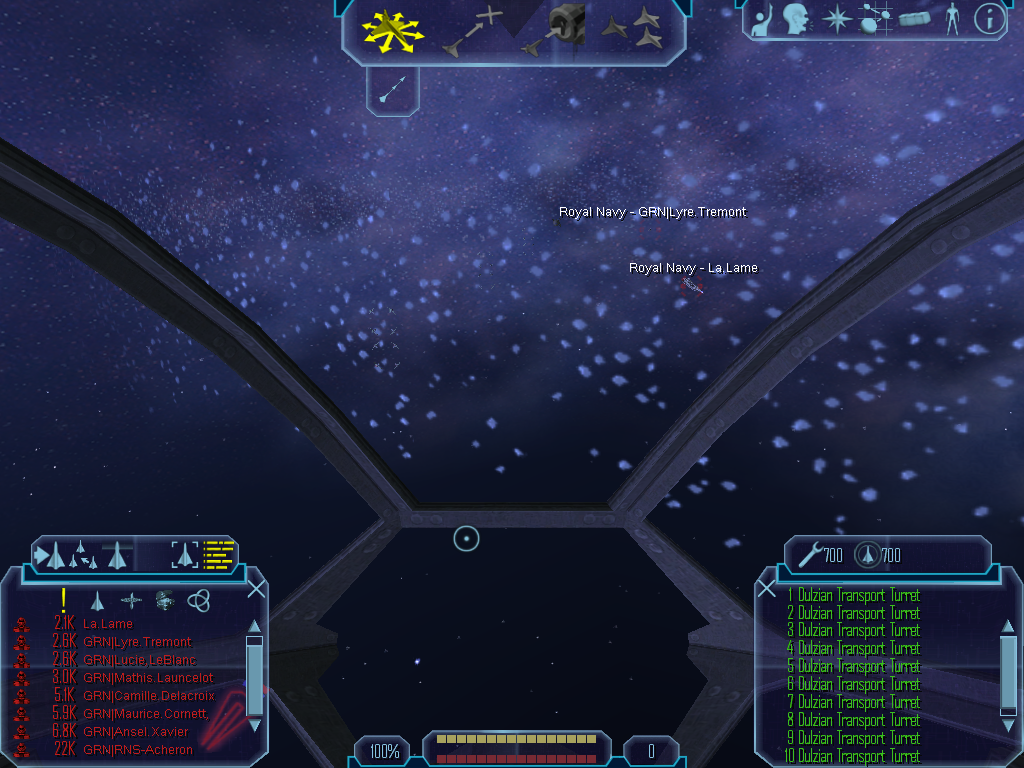Filter contacts by the ship icon tab
1024x768 pixels.
tap(98, 600)
